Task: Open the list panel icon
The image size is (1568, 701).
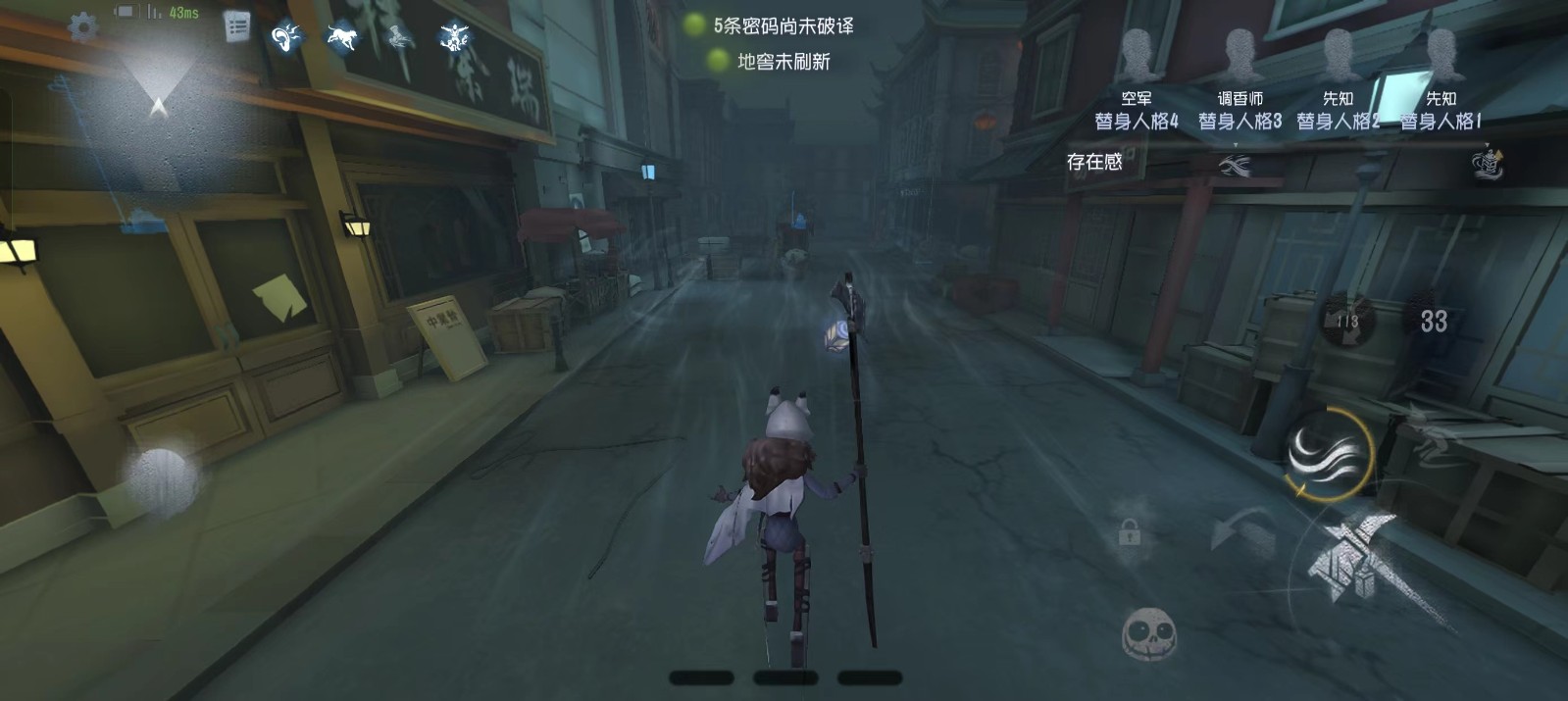Action: pos(236,26)
